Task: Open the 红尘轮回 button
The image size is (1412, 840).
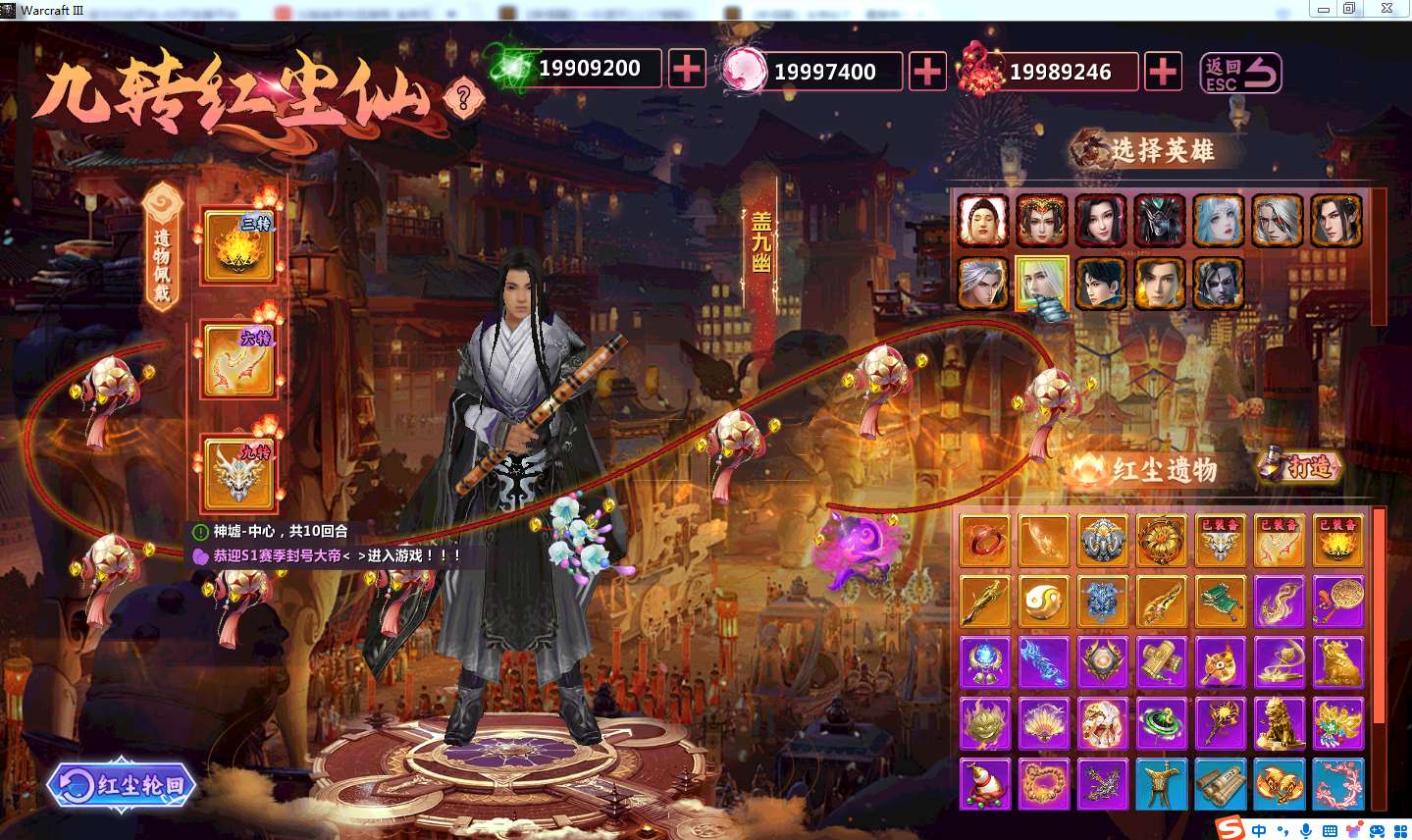Action: point(123,785)
